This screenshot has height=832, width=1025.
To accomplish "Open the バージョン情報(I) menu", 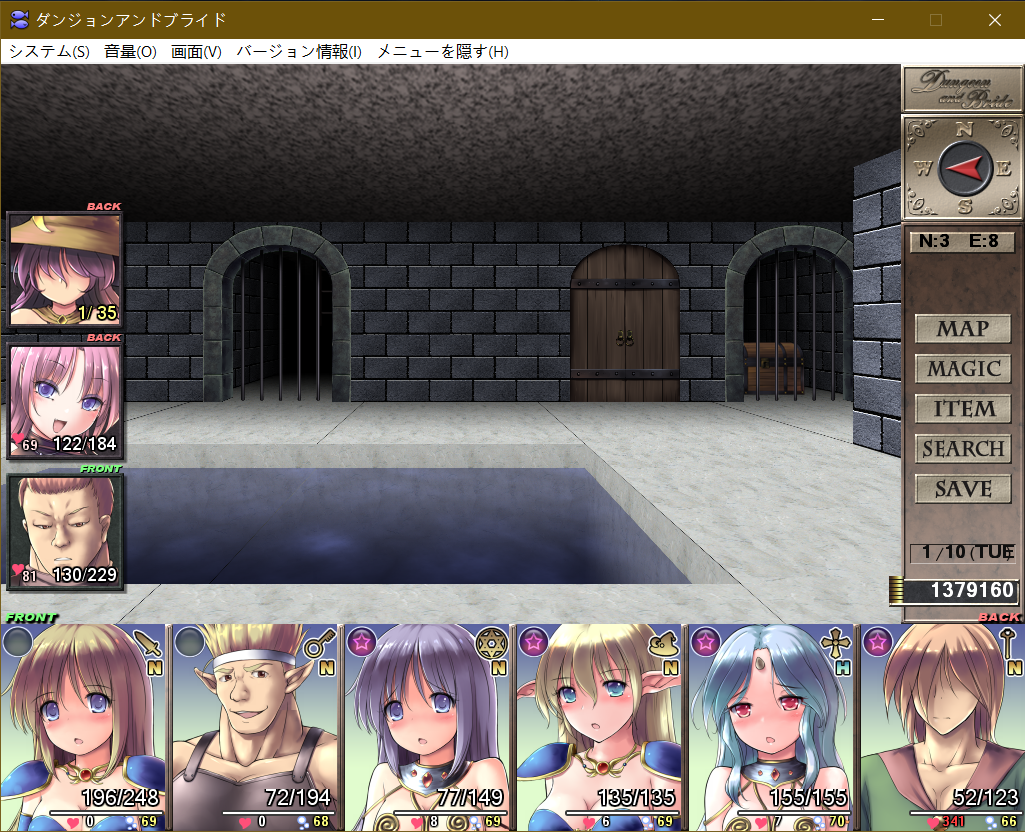I will coord(298,52).
